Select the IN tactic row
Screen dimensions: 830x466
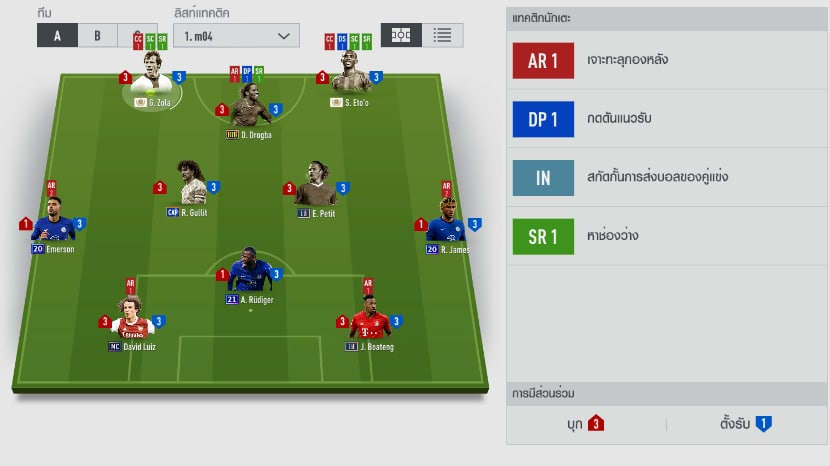point(666,178)
